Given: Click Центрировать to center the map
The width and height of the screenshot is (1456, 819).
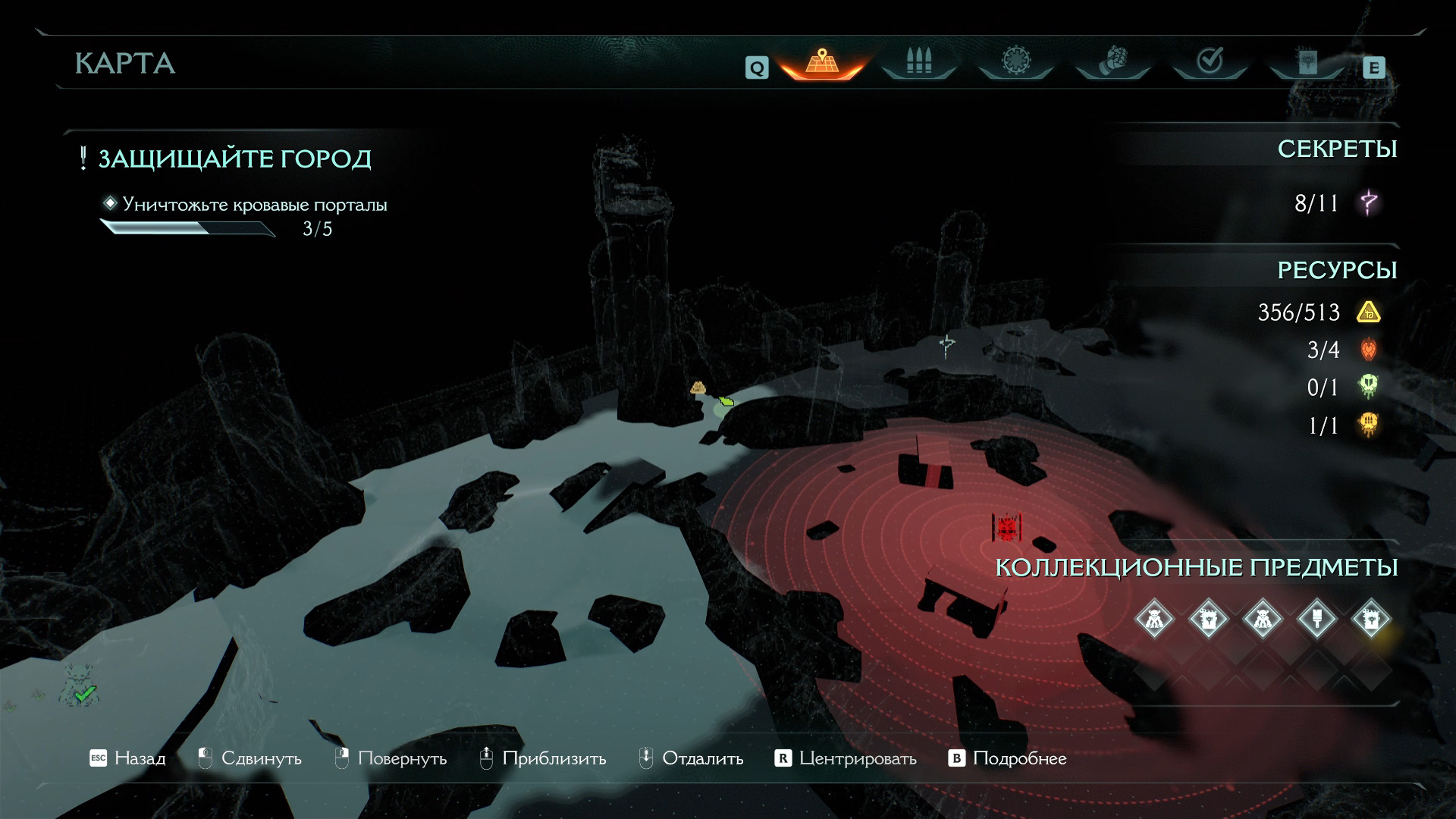Looking at the screenshot, I should click(846, 758).
